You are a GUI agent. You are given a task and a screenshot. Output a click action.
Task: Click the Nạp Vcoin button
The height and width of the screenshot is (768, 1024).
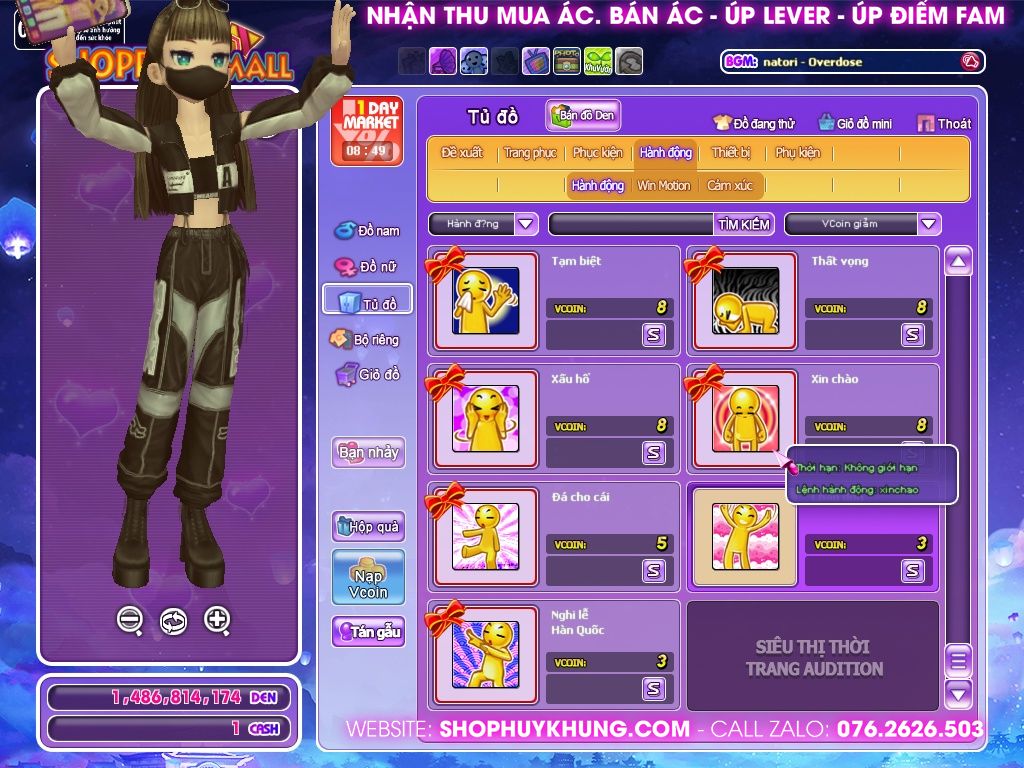[368, 577]
